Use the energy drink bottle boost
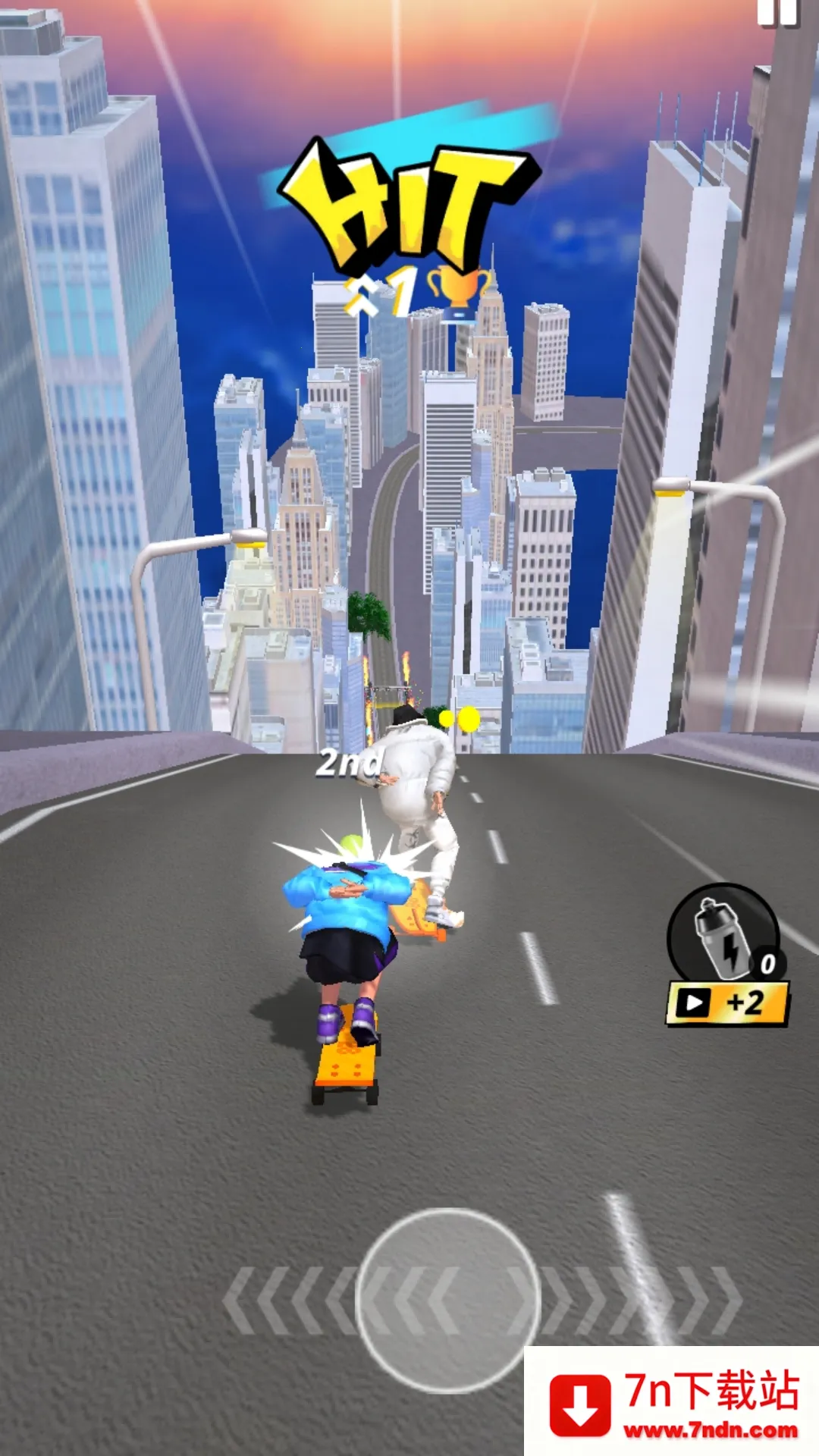Viewport: 819px width, 1456px height. click(x=723, y=934)
